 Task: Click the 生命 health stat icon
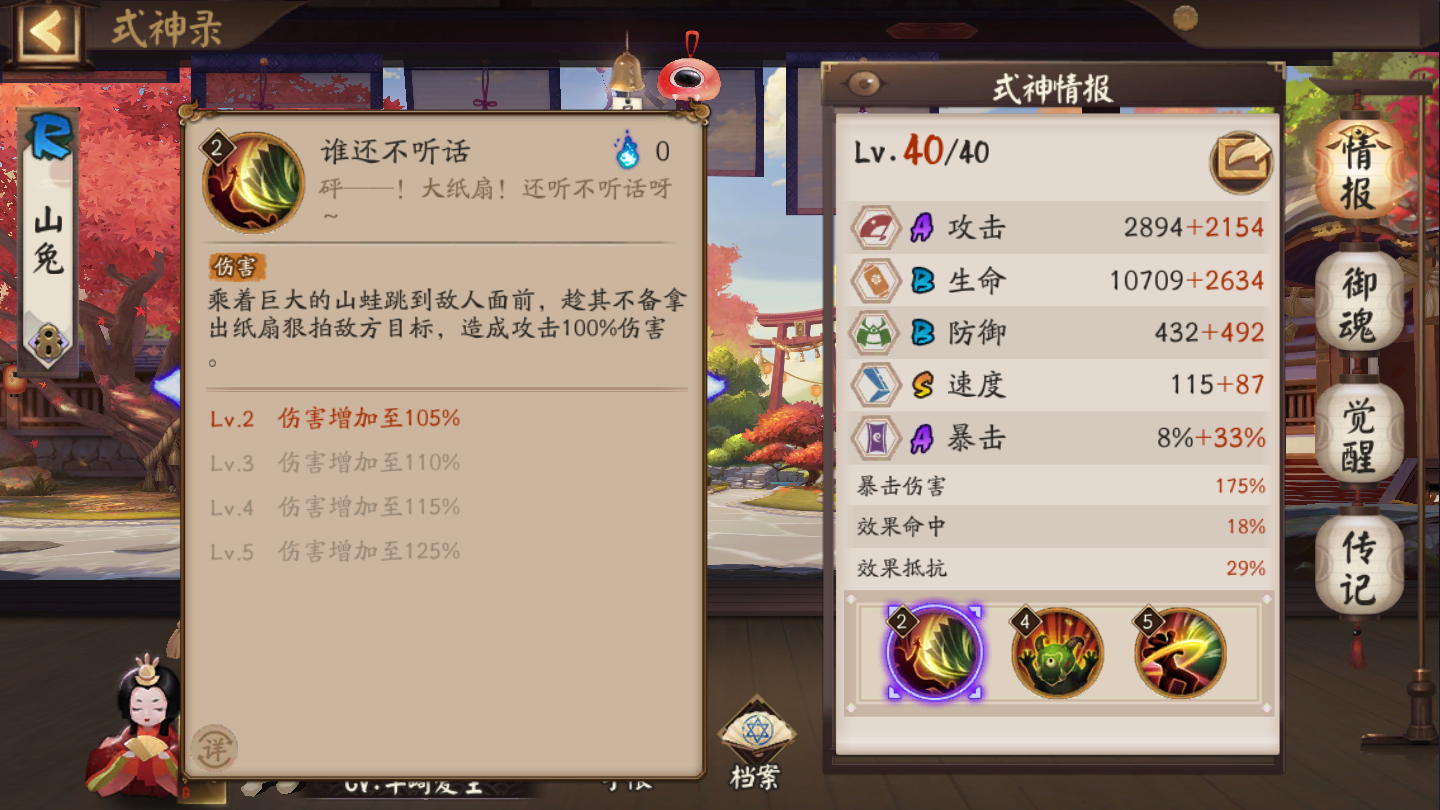[875, 280]
